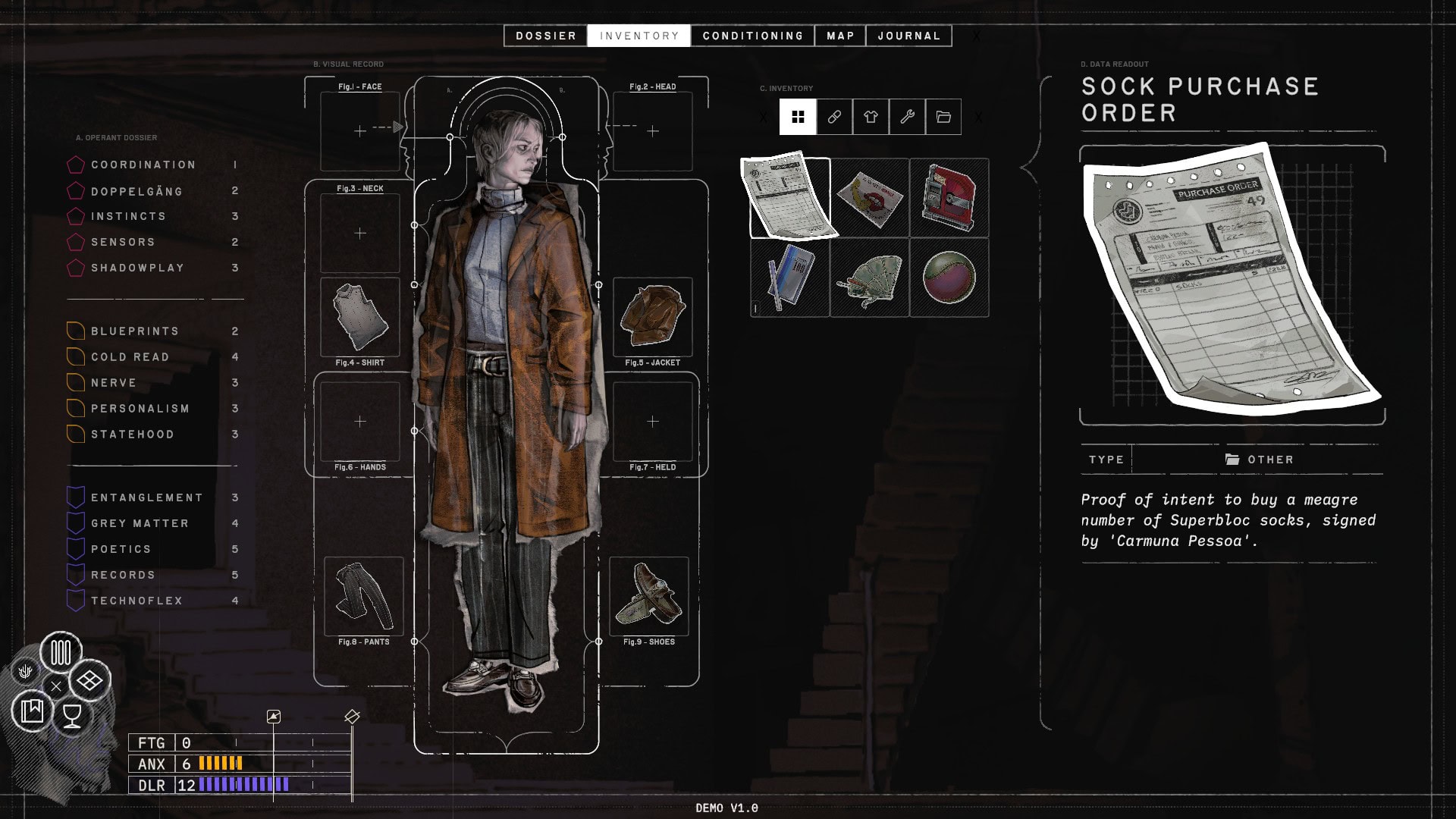Switch to the Conditioning tab

pyautogui.click(x=752, y=36)
